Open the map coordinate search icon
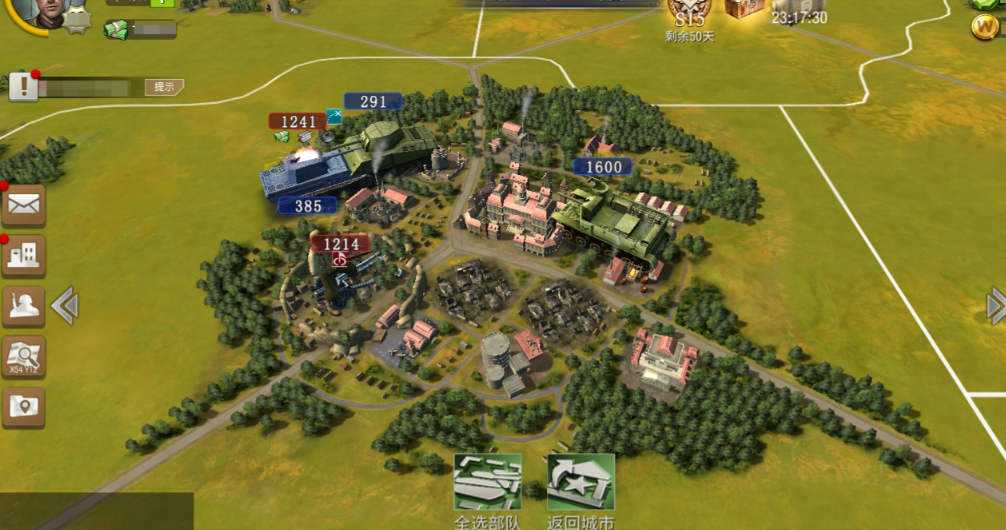The height and width of the screenshot is (530, 1006). [x=23, y=356]
